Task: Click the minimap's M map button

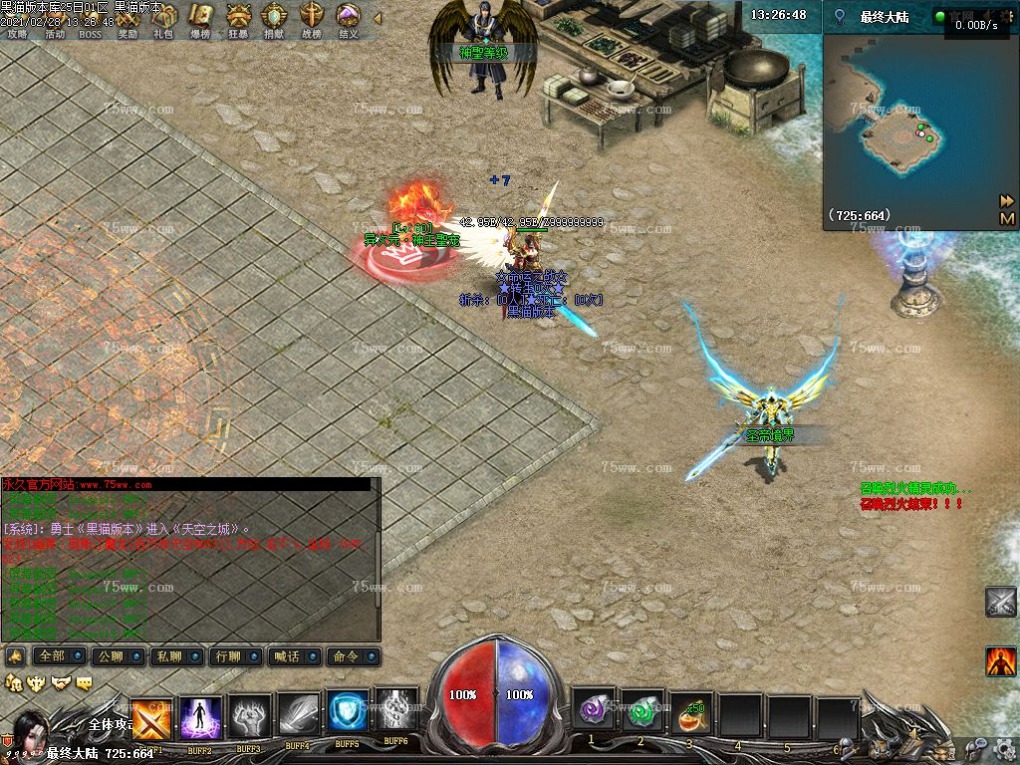Action: pyautogui.click(x=1007, y=218)
